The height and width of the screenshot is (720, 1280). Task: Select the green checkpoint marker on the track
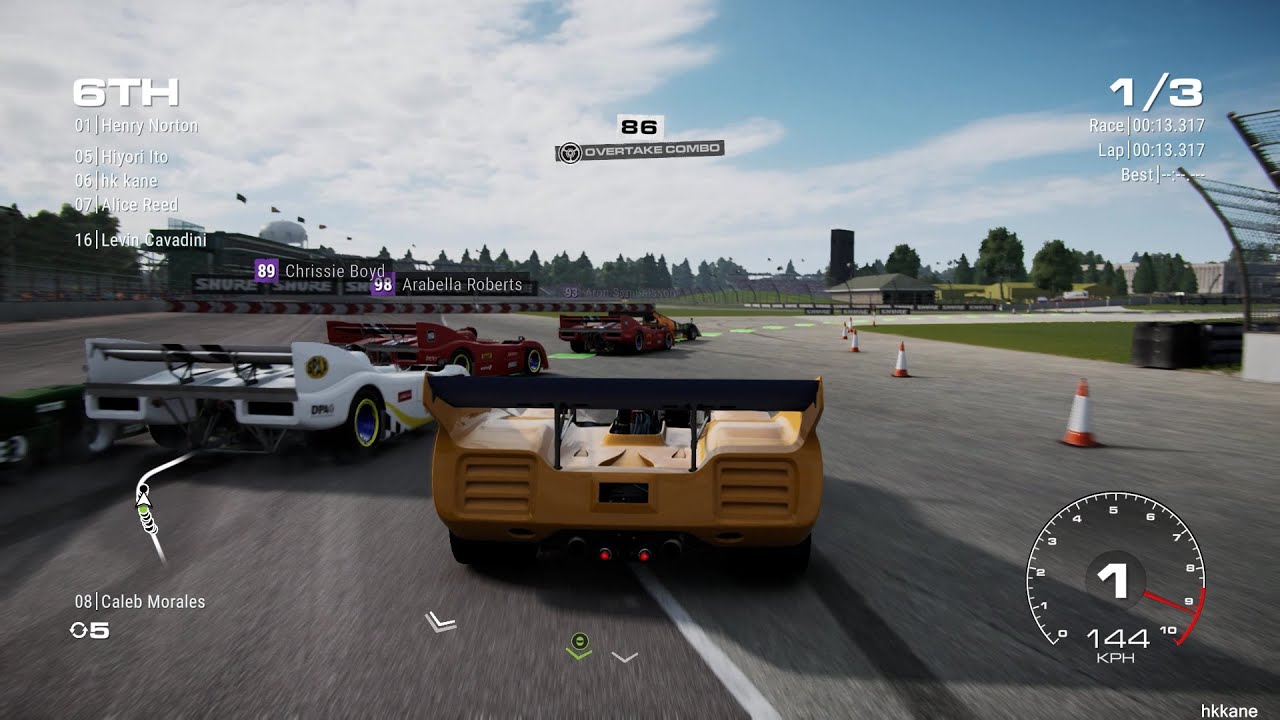click(578, 641)
